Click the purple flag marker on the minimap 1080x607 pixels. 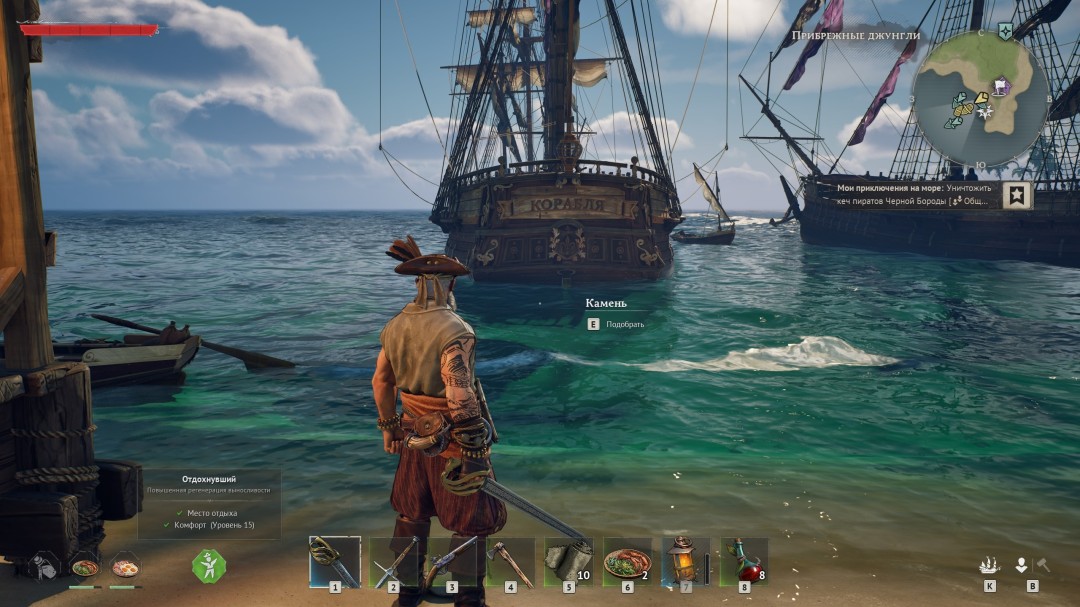pos(1001,87)
